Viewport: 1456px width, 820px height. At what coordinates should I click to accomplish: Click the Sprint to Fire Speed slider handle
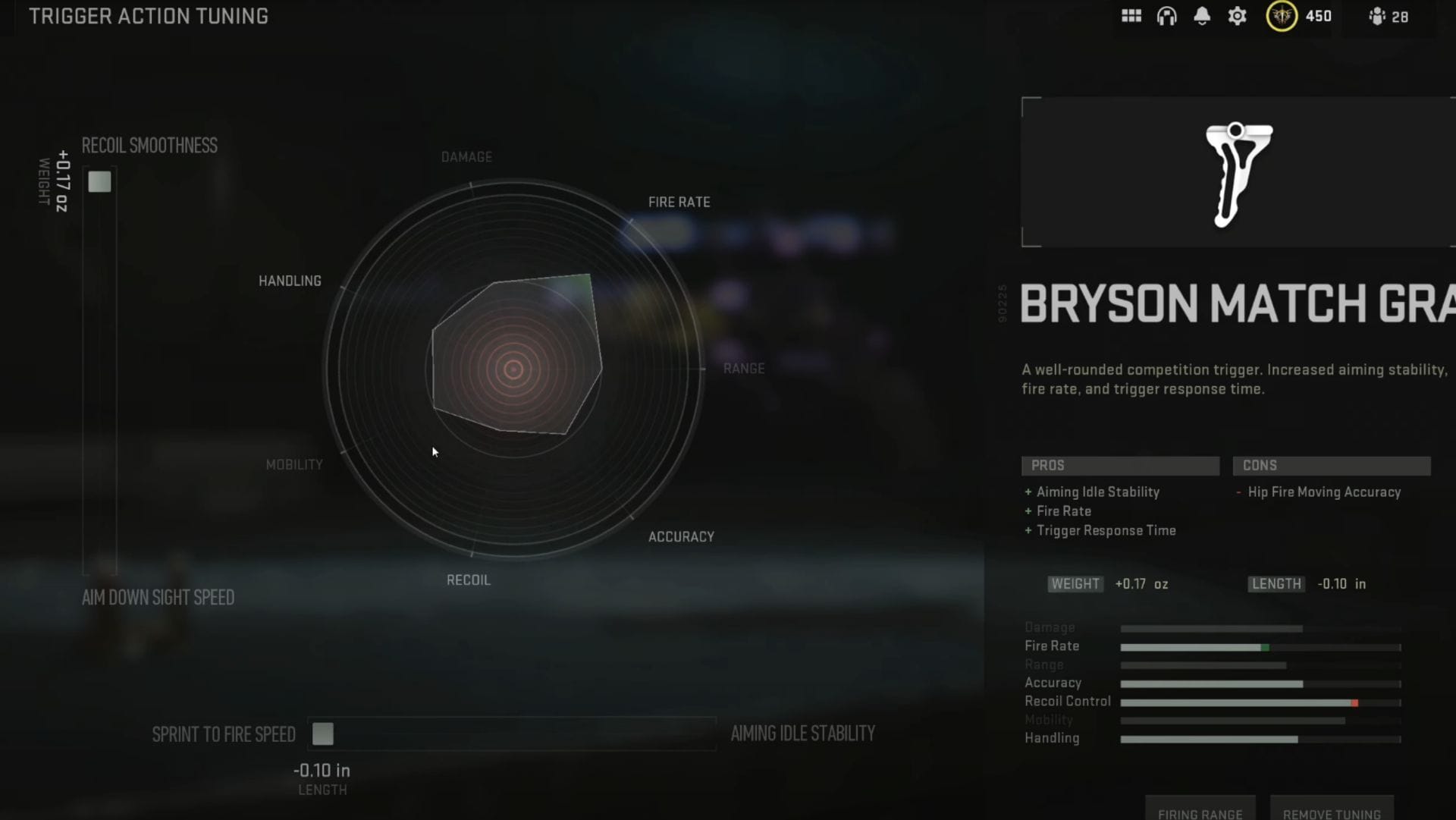[324, 734]
